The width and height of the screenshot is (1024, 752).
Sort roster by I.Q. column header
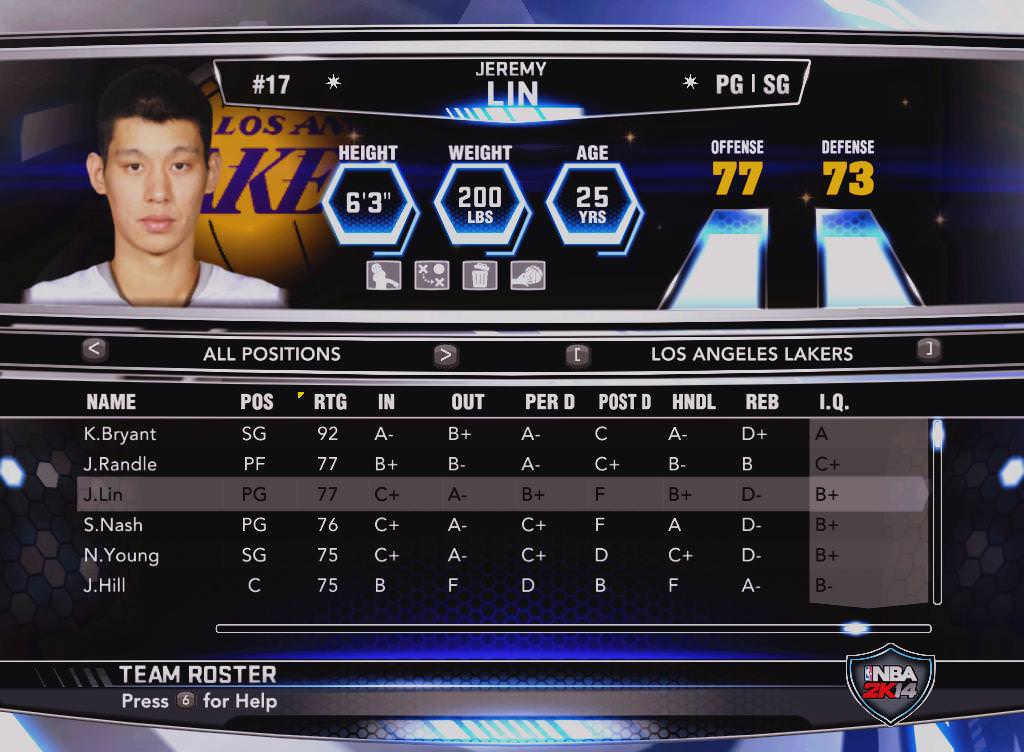833,402
